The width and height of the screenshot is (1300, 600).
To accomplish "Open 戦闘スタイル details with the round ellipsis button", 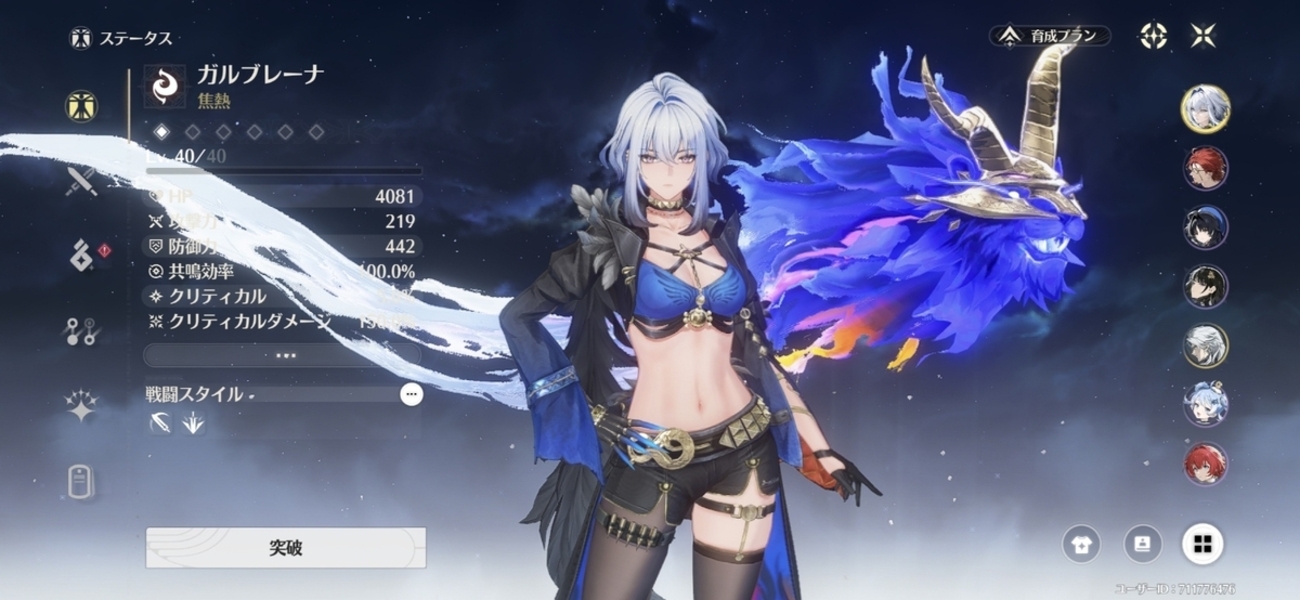I will click(x=411, y=394).
